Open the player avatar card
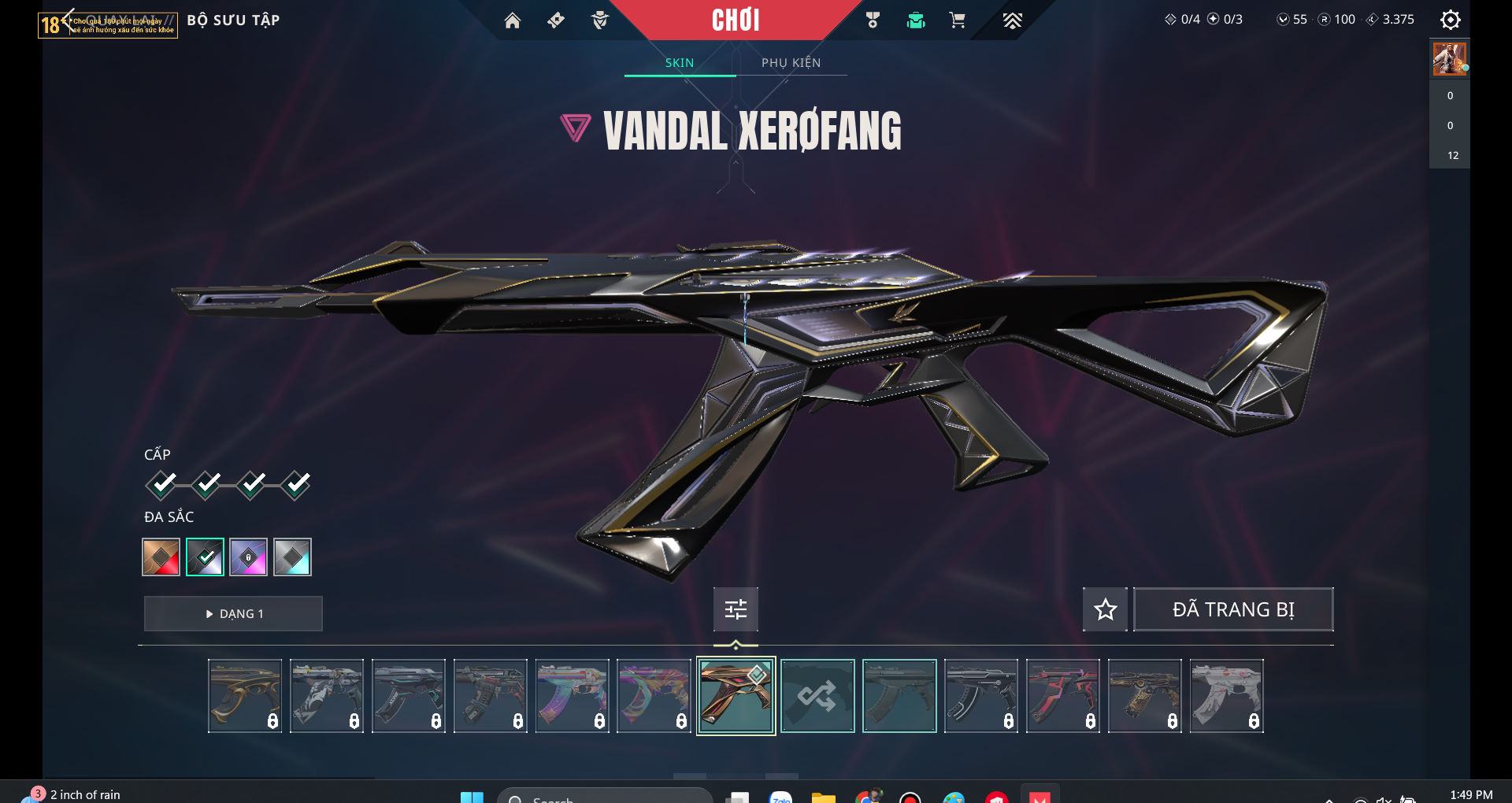 [1449, 59]
